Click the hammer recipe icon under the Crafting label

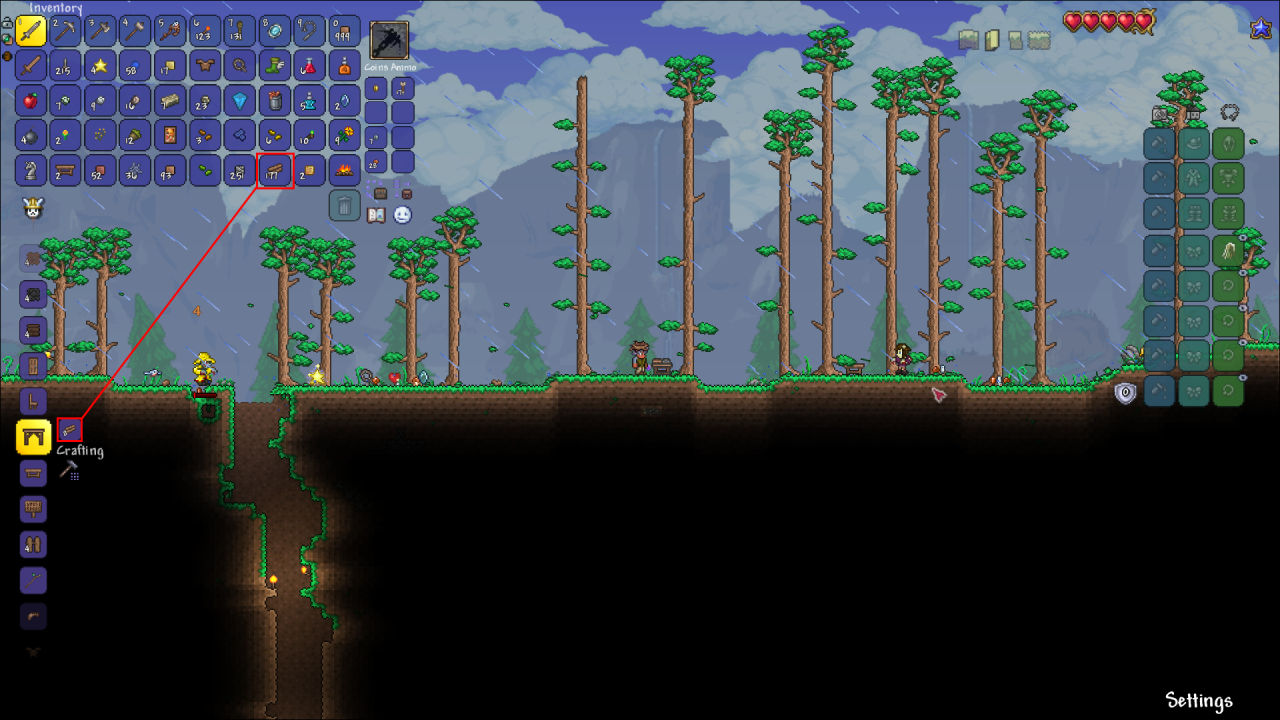tap(70, 470)
